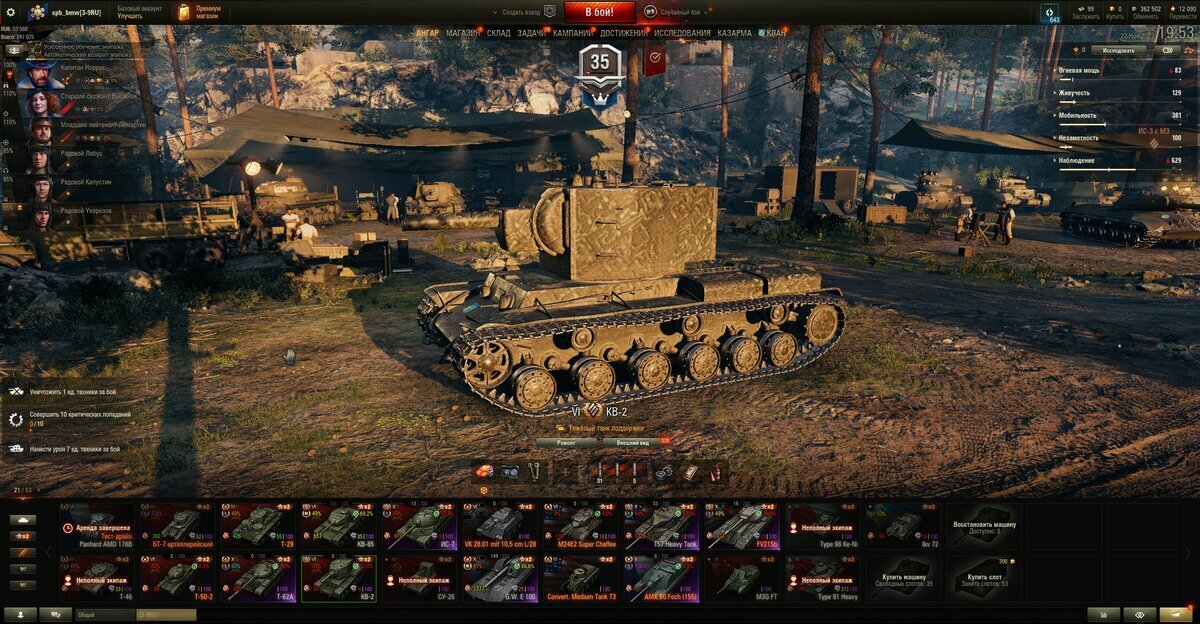Open the КАЗАРМА tab

734,33
